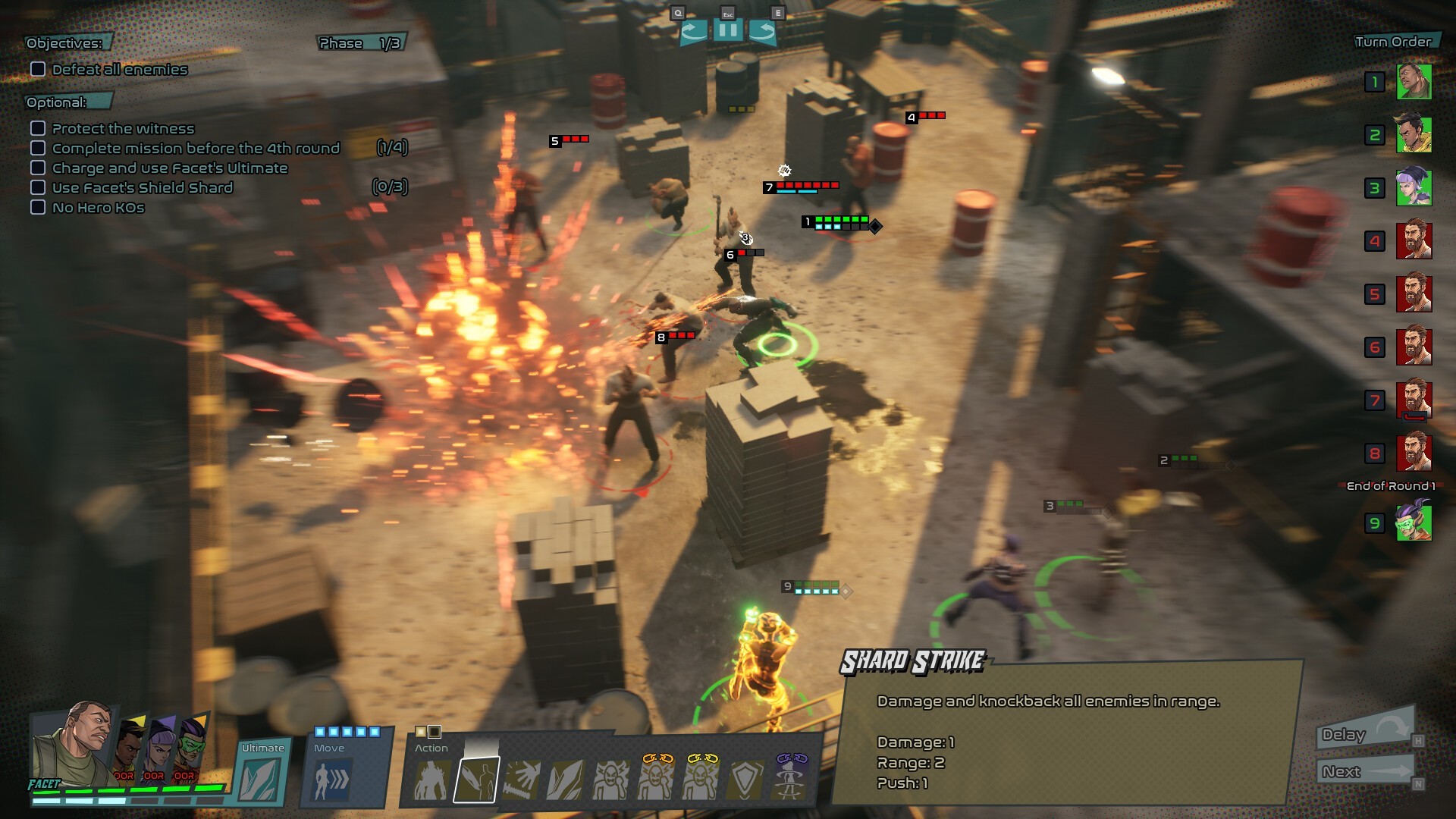
Task: Click the Defeat all enemies objective
Action: pyautogui.click(x=119, y=70)
